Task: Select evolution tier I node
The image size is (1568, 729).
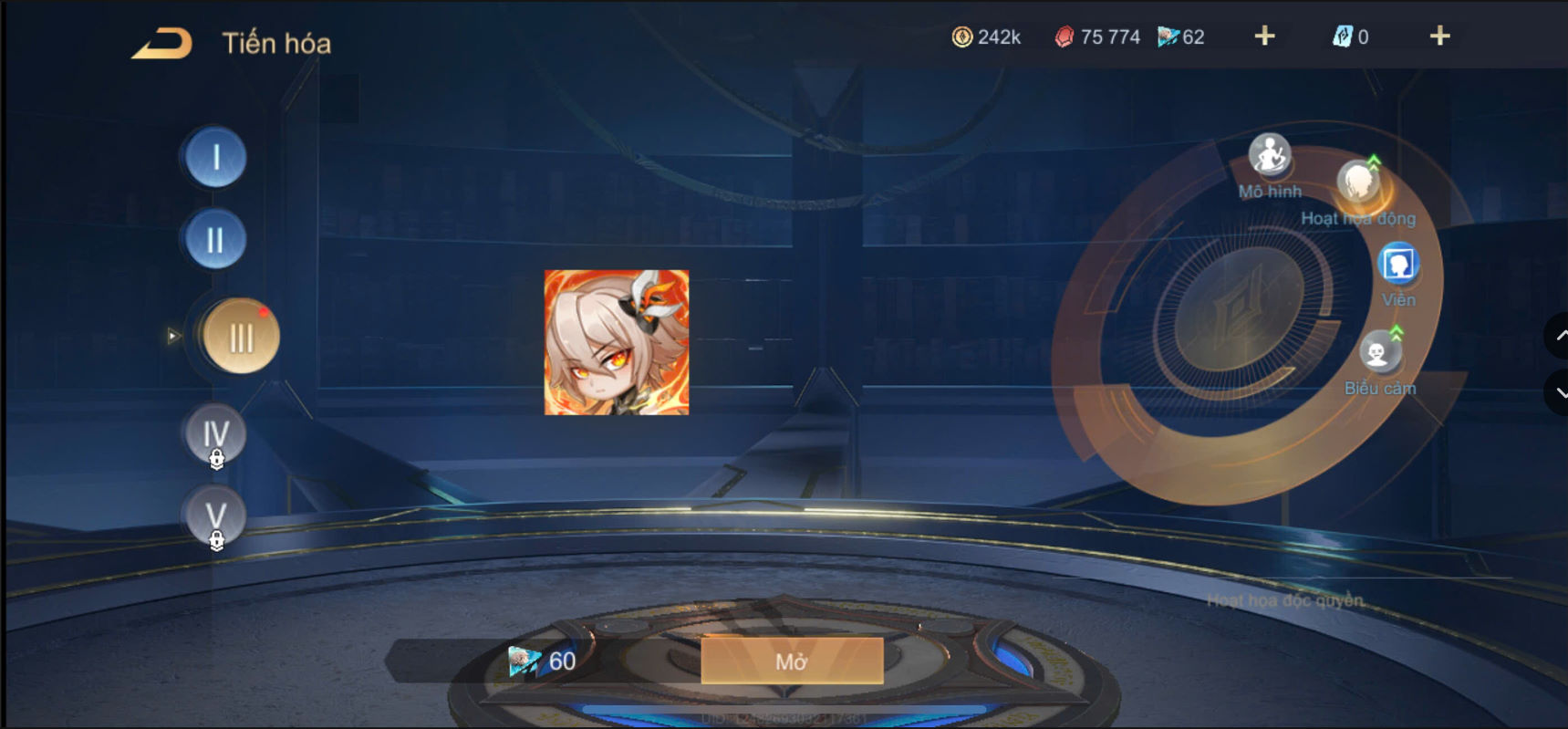Action: tap(215, 157)
